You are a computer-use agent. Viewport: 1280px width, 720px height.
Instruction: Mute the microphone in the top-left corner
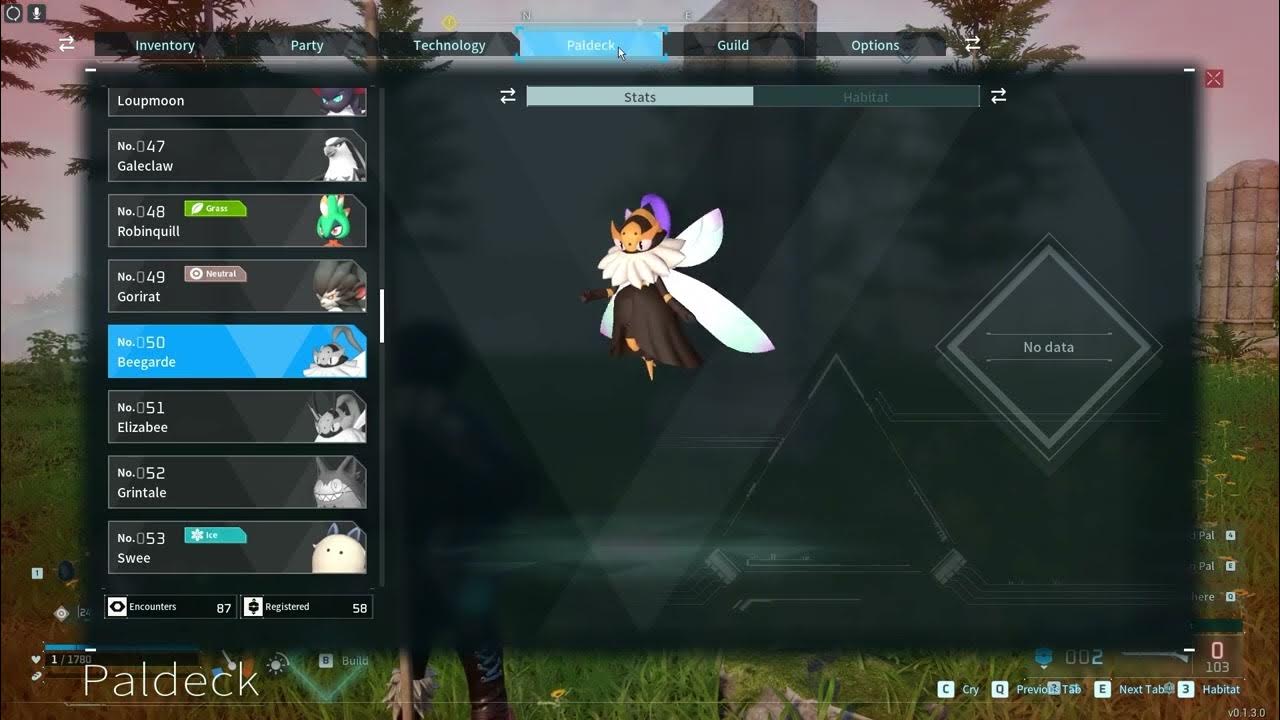[37, 15]
